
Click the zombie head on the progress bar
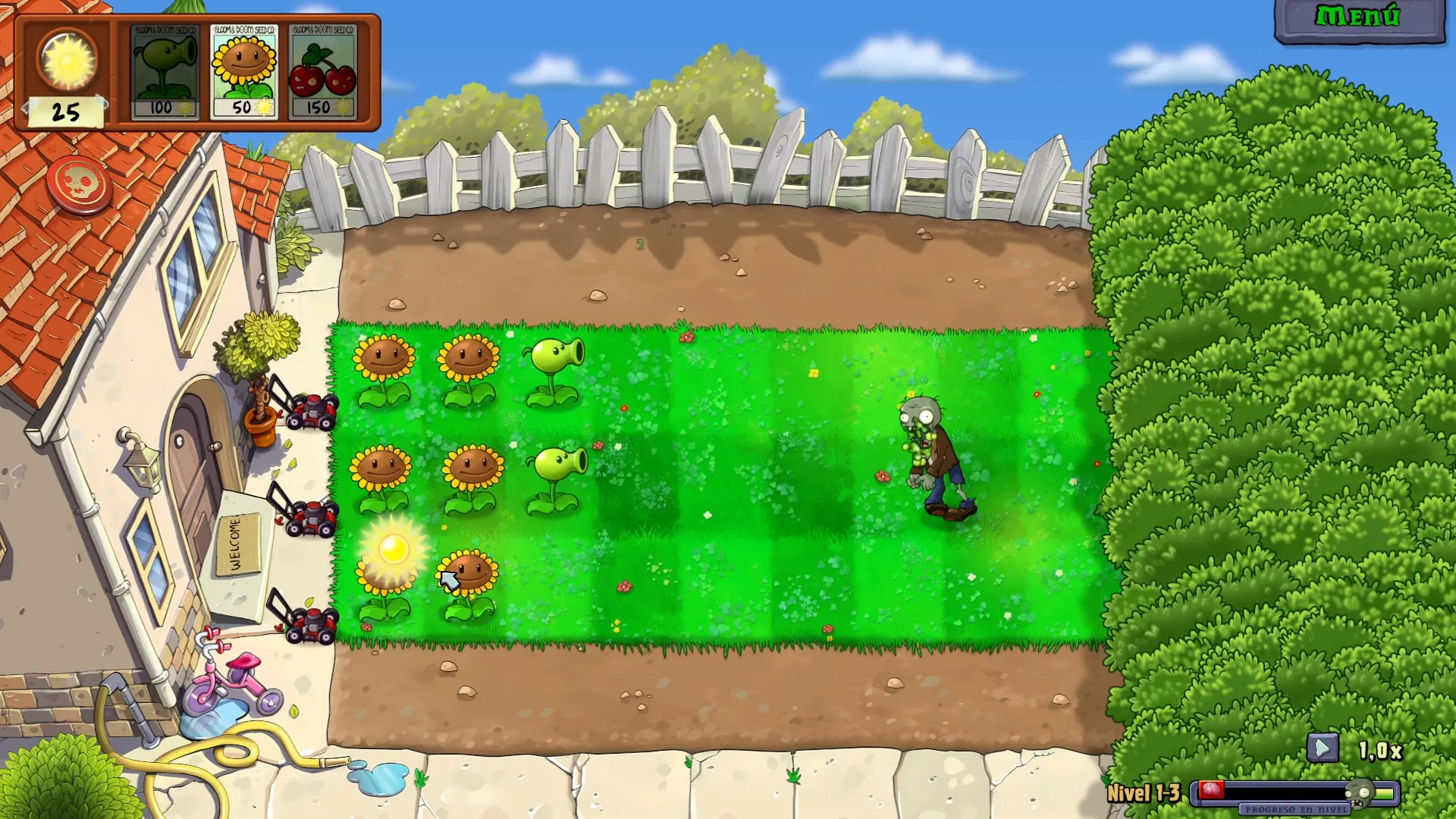(1358, 793)
